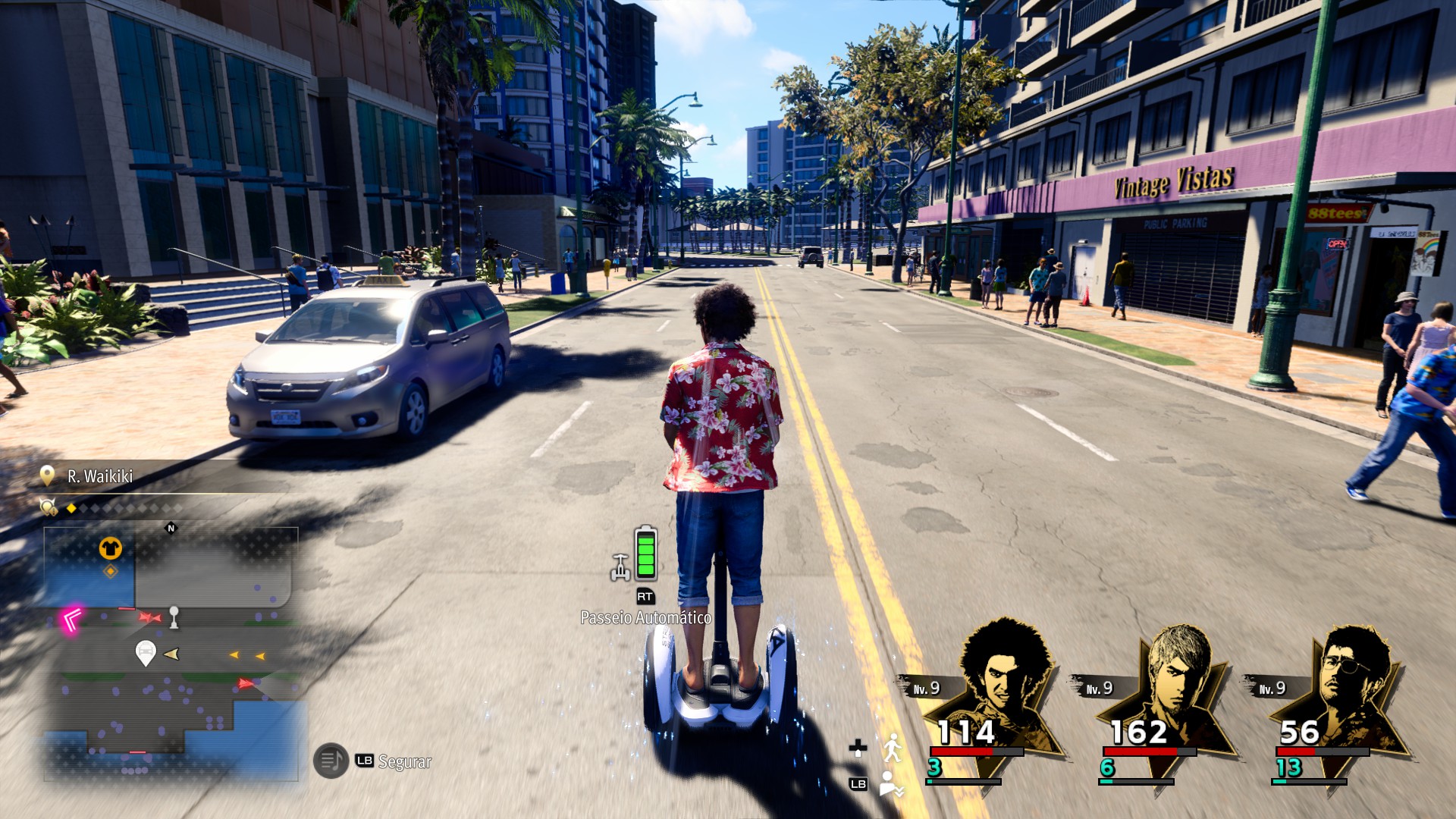Select the grey lamp post marker on the minimap

click(174, 617)
